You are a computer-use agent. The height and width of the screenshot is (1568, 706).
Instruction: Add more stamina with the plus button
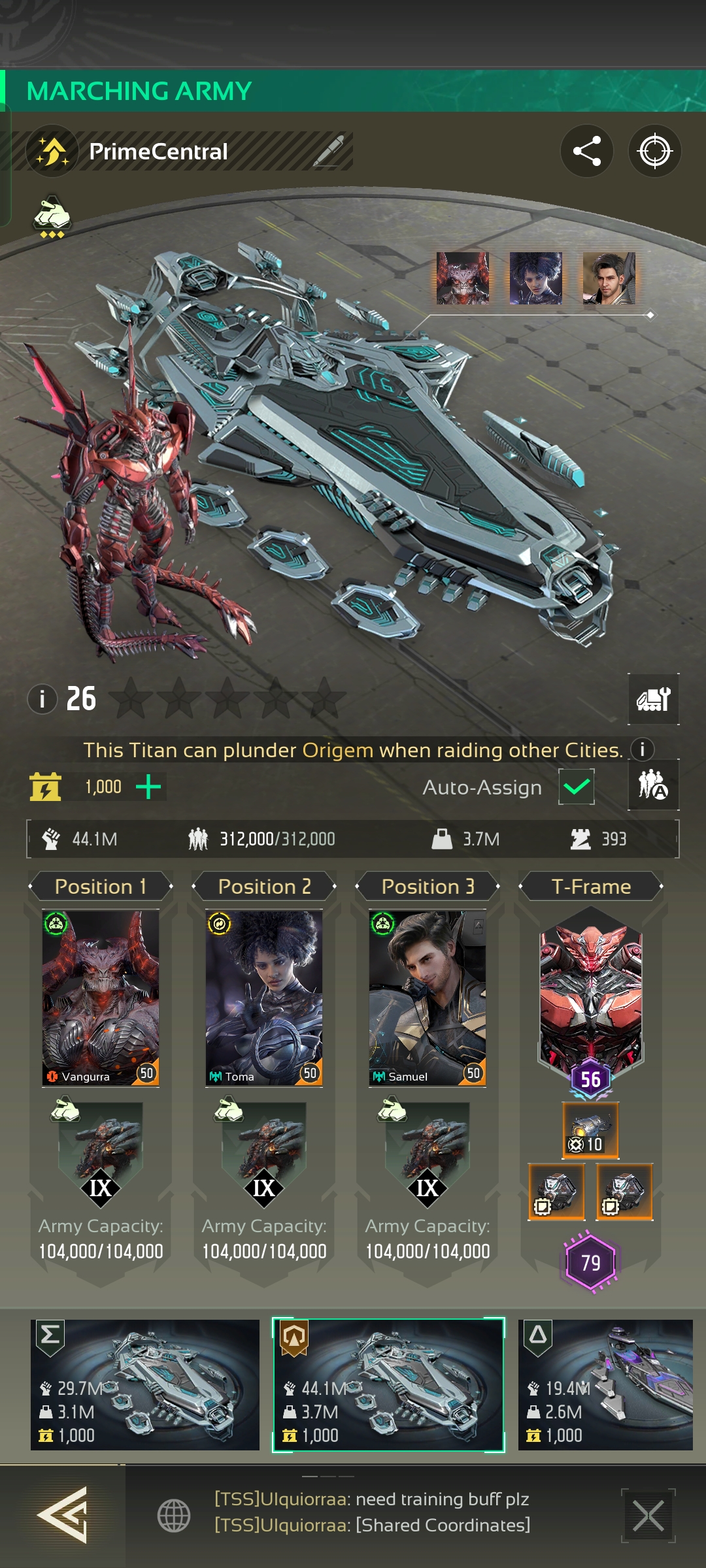[x=148, y=787]
